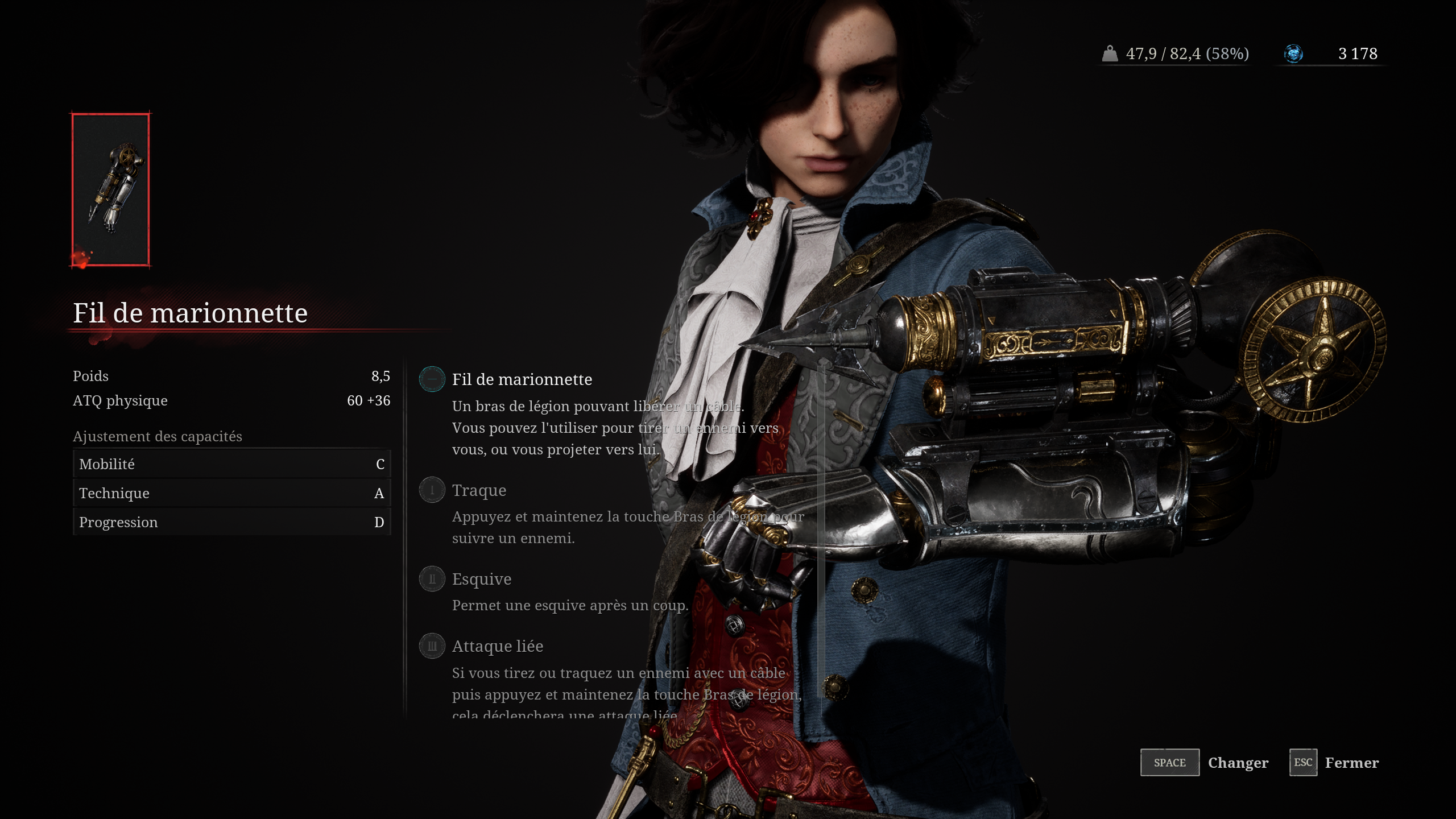This screenshot has width=1456, height=819.
Task: Select the Technique capacity row
Action: [231, 493]
